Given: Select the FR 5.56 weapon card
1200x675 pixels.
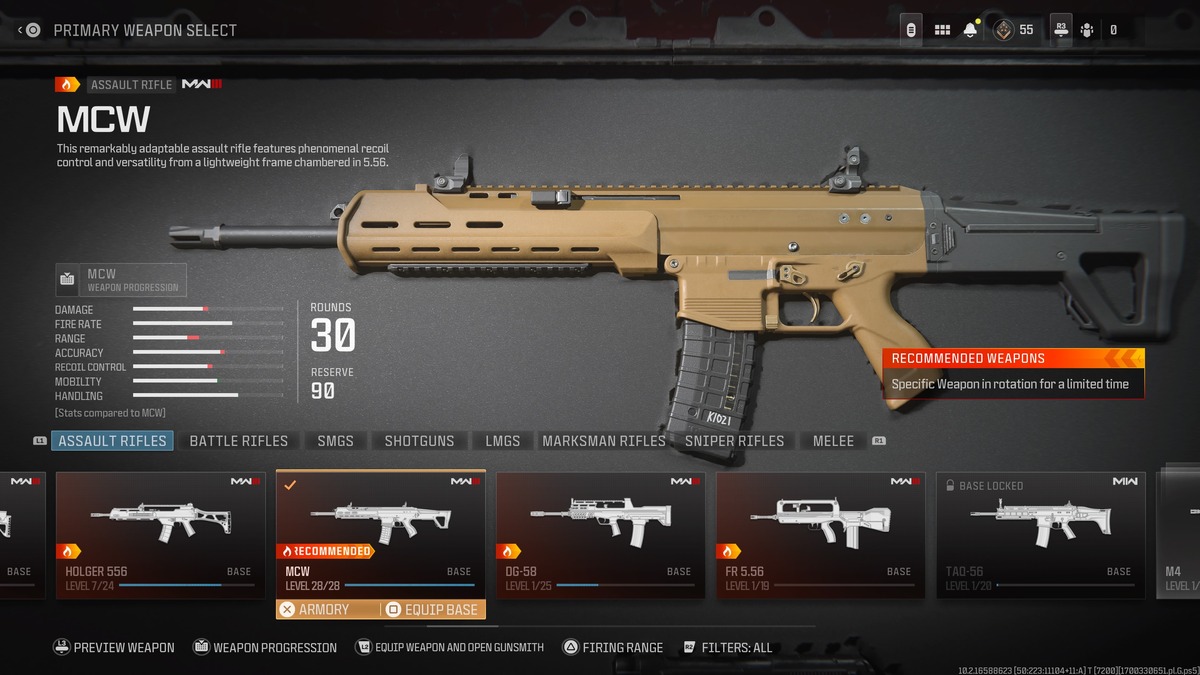Looking at the screenshot, I should pos(820,535).
